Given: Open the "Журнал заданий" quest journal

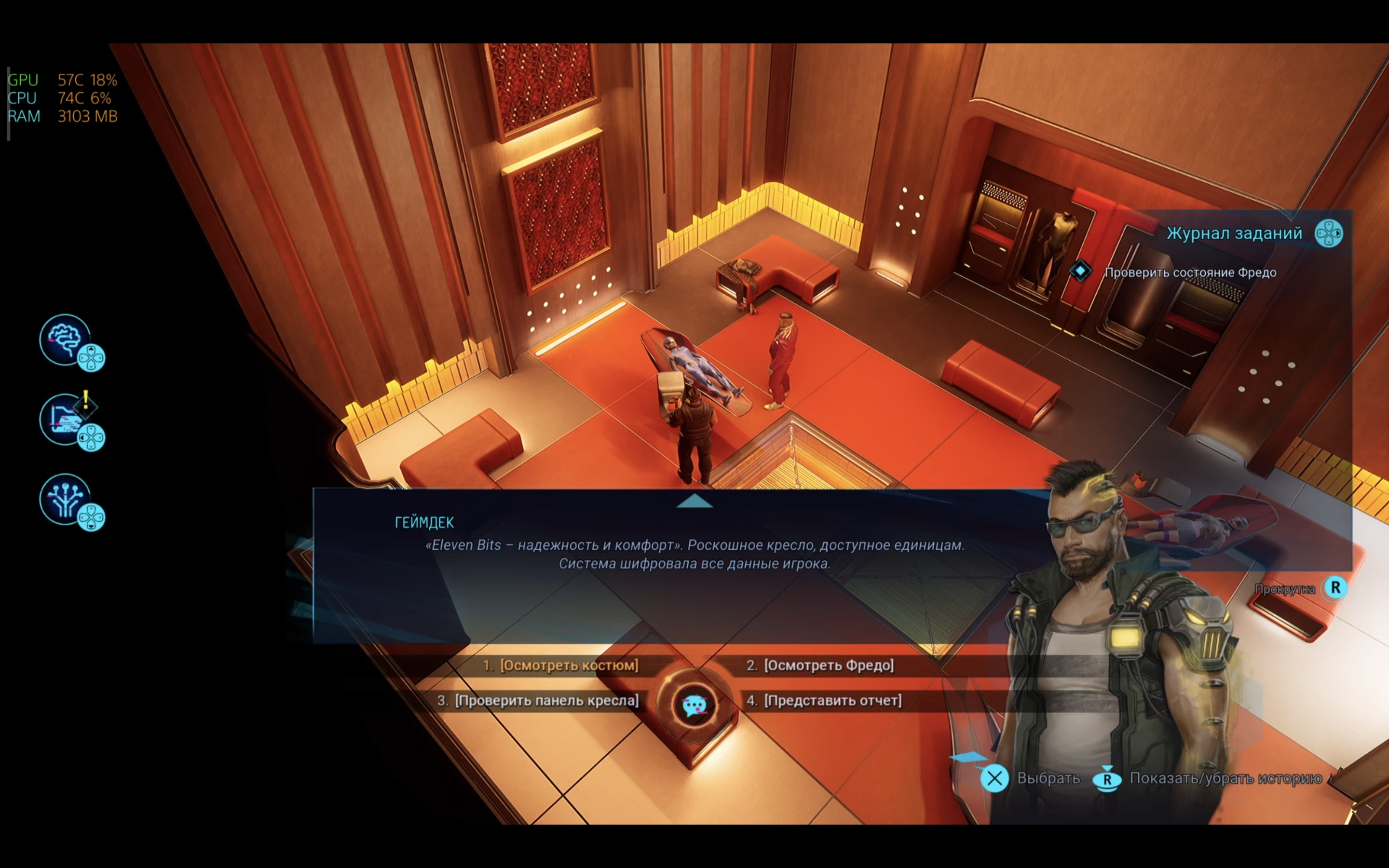Looking at the screenshot, I should 1234,234.
